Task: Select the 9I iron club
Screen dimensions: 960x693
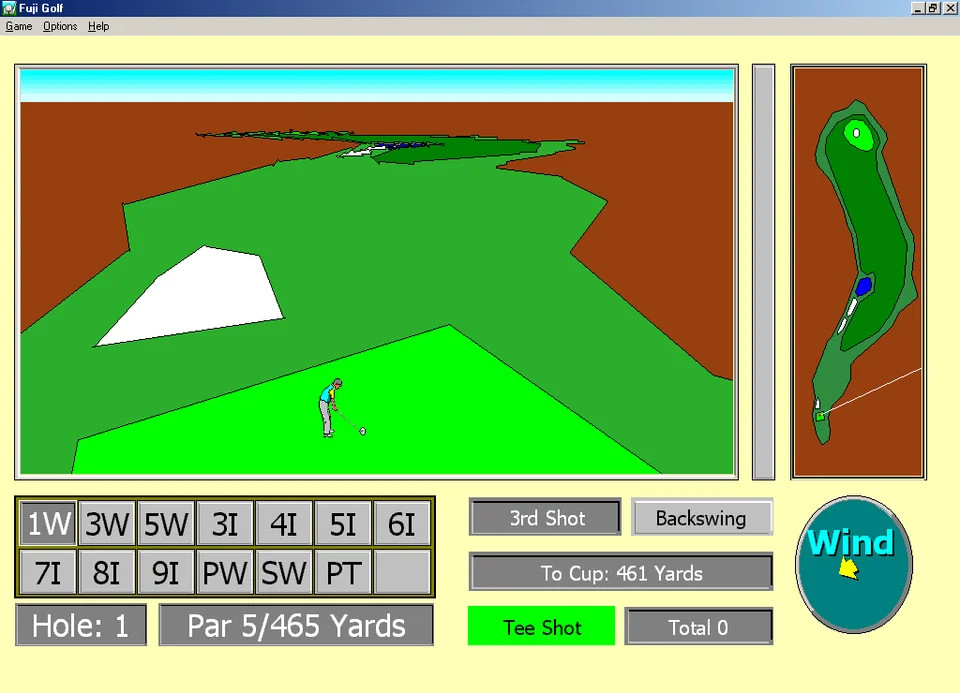Action: pyautogui.click(x=166, y=573)
